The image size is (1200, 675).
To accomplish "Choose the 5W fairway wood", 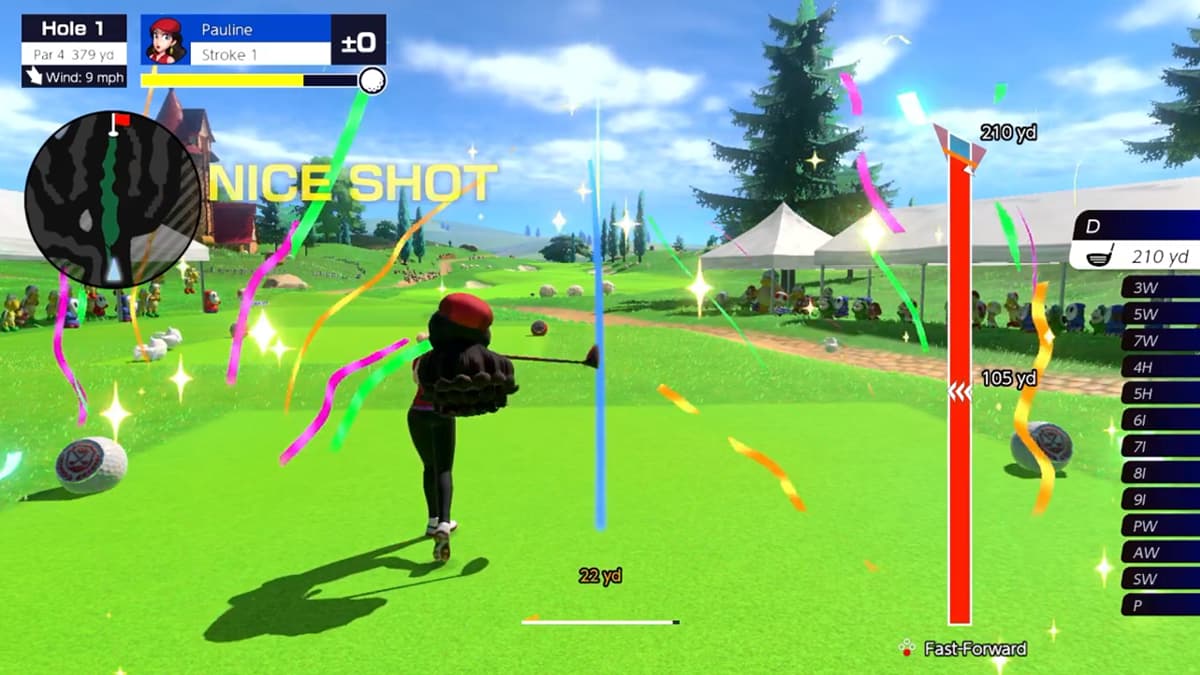I will click(x=1160, y=314).
